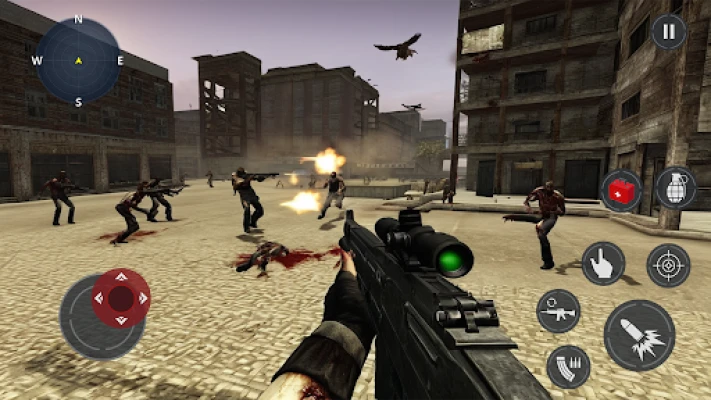Tap the pointing hand action button
The width and height of the screenshot is (711, 400).
point(603,263)
